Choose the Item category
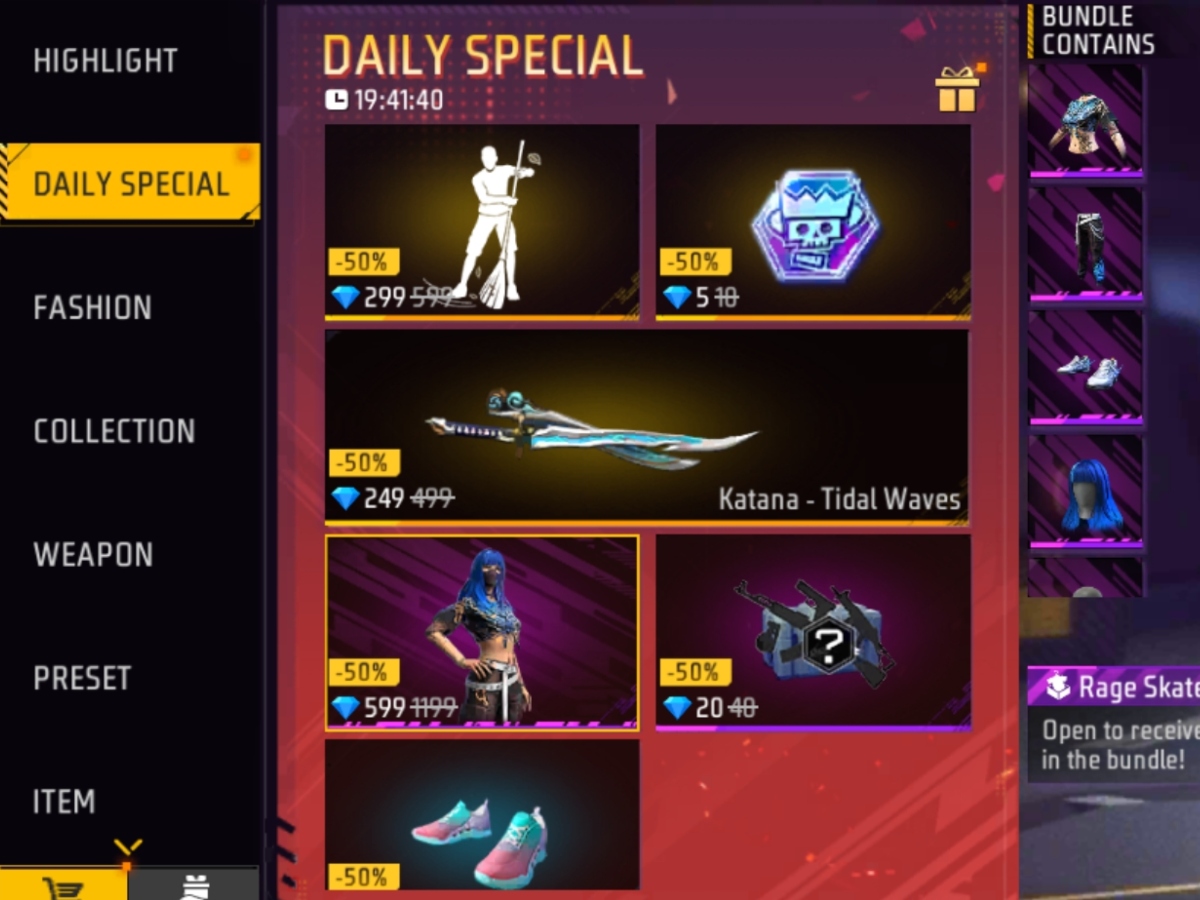 point(64,801)
